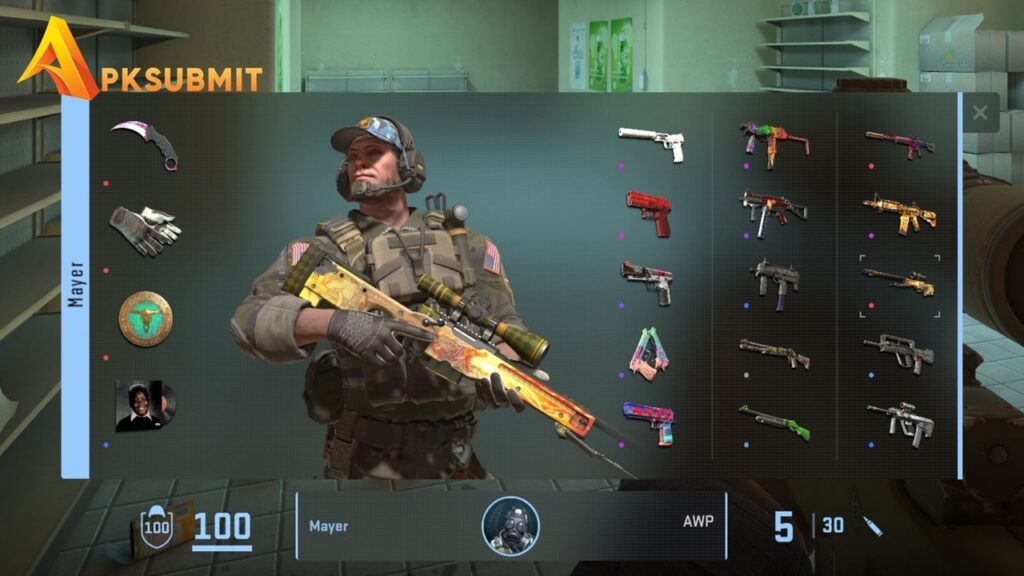Select the karambit knife slot
1024x576 pixels.
tap(145, 144)
